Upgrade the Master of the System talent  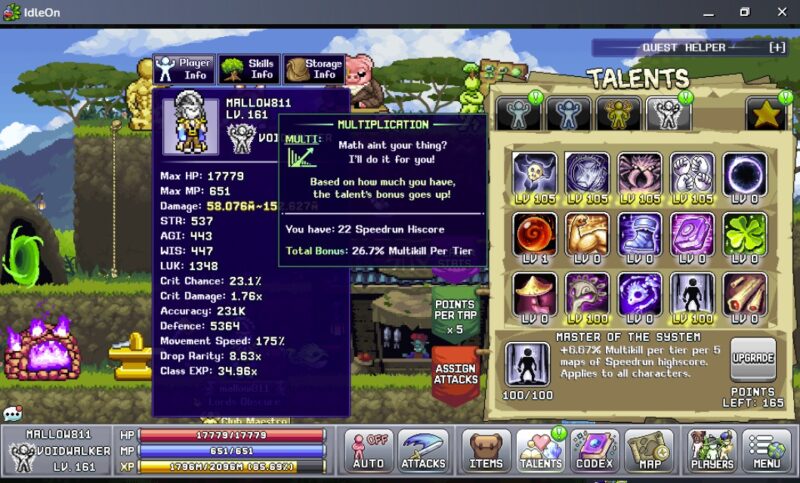point(752,357)
